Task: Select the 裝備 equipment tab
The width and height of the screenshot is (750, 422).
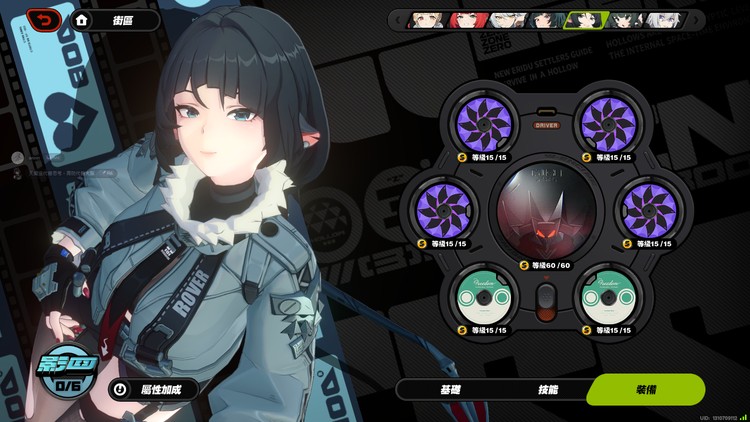Action: pos(646,389)
